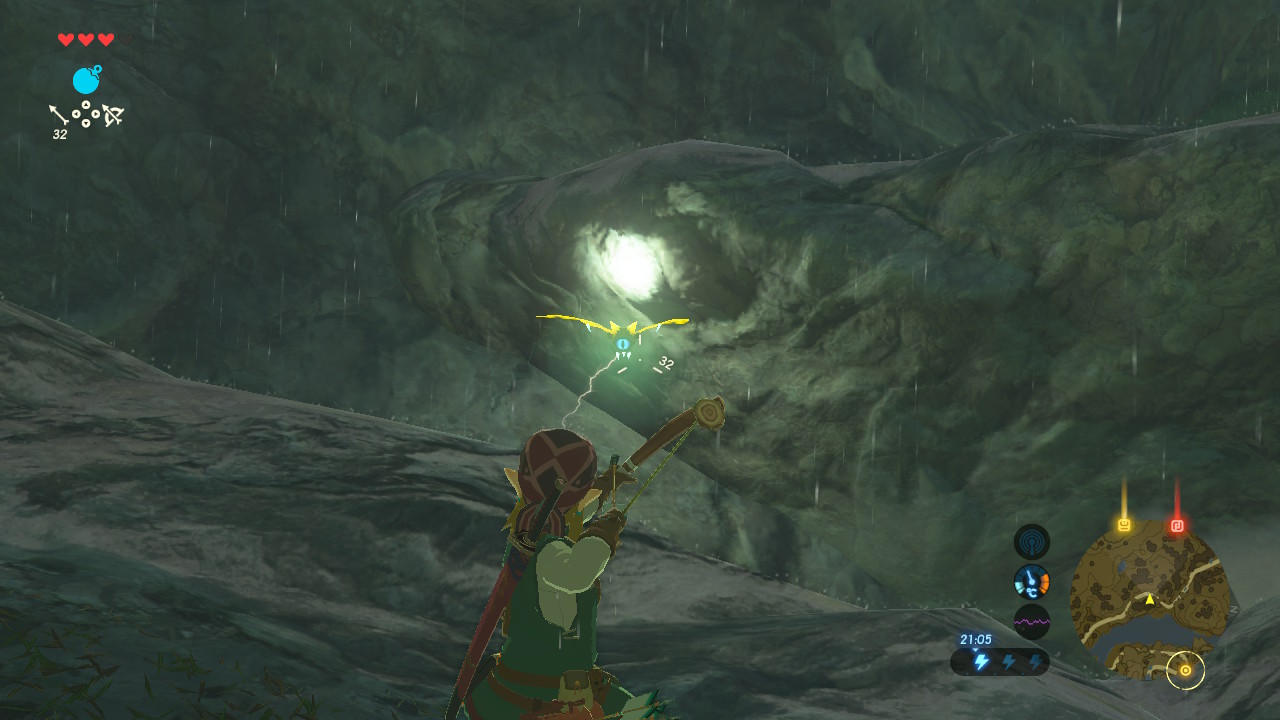Select the yellow shrine marker above the minimap
This screenshot has width=1280, height=720.
click(1124, 524)
